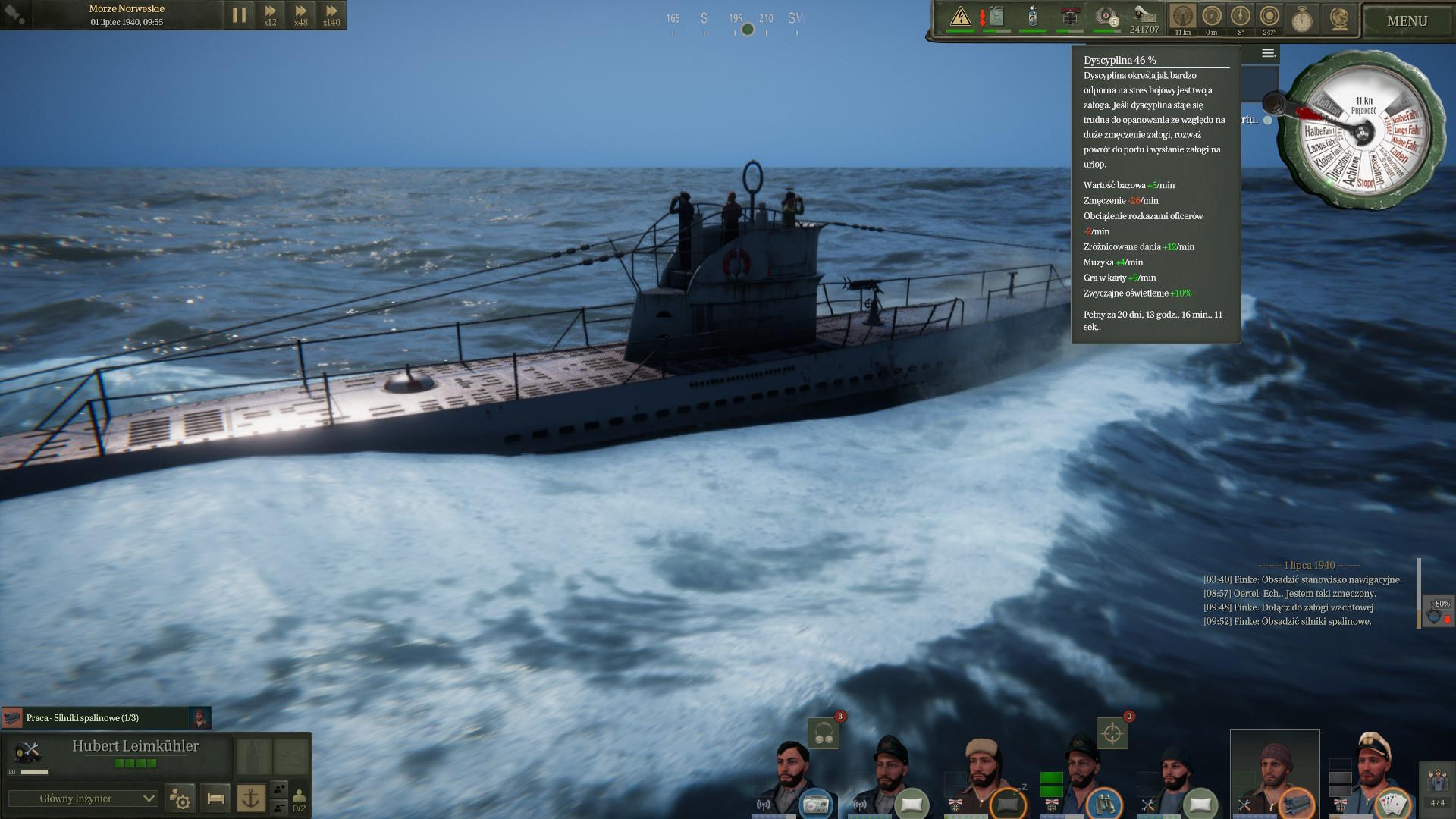Click the anchor button in officer panel

point(251,798)
